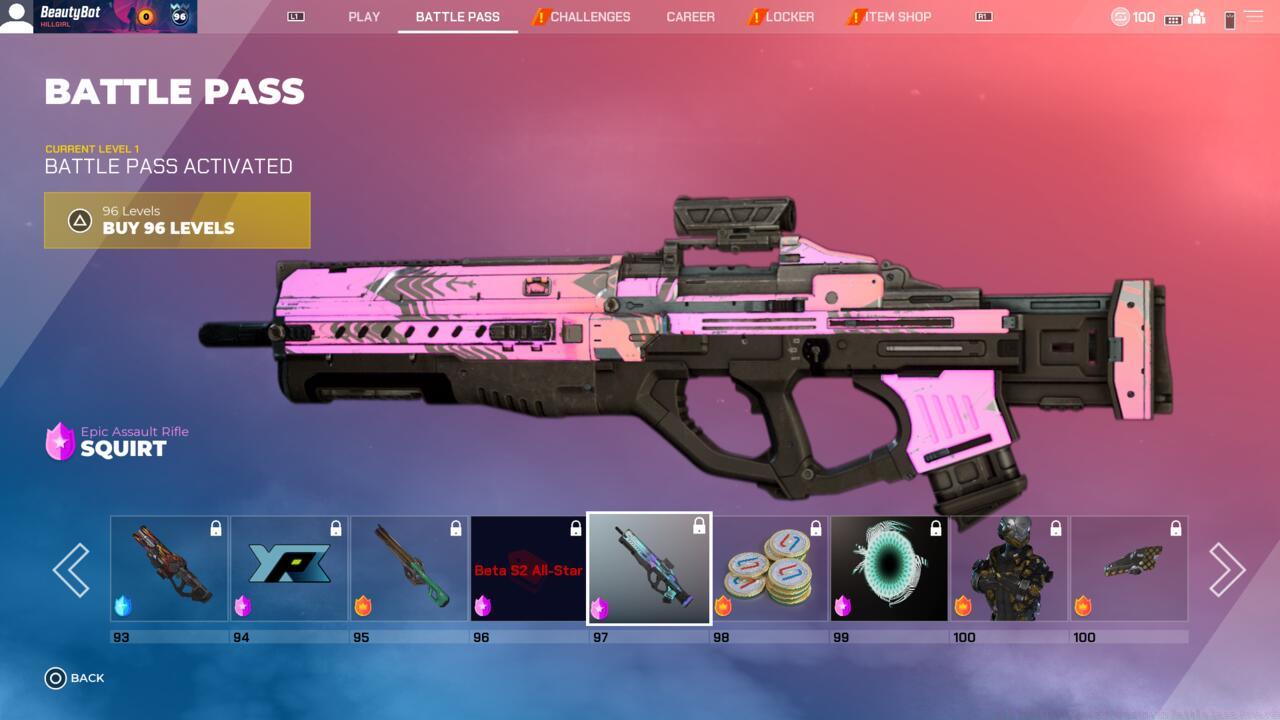Open the party members icon

pos(1196,17)
